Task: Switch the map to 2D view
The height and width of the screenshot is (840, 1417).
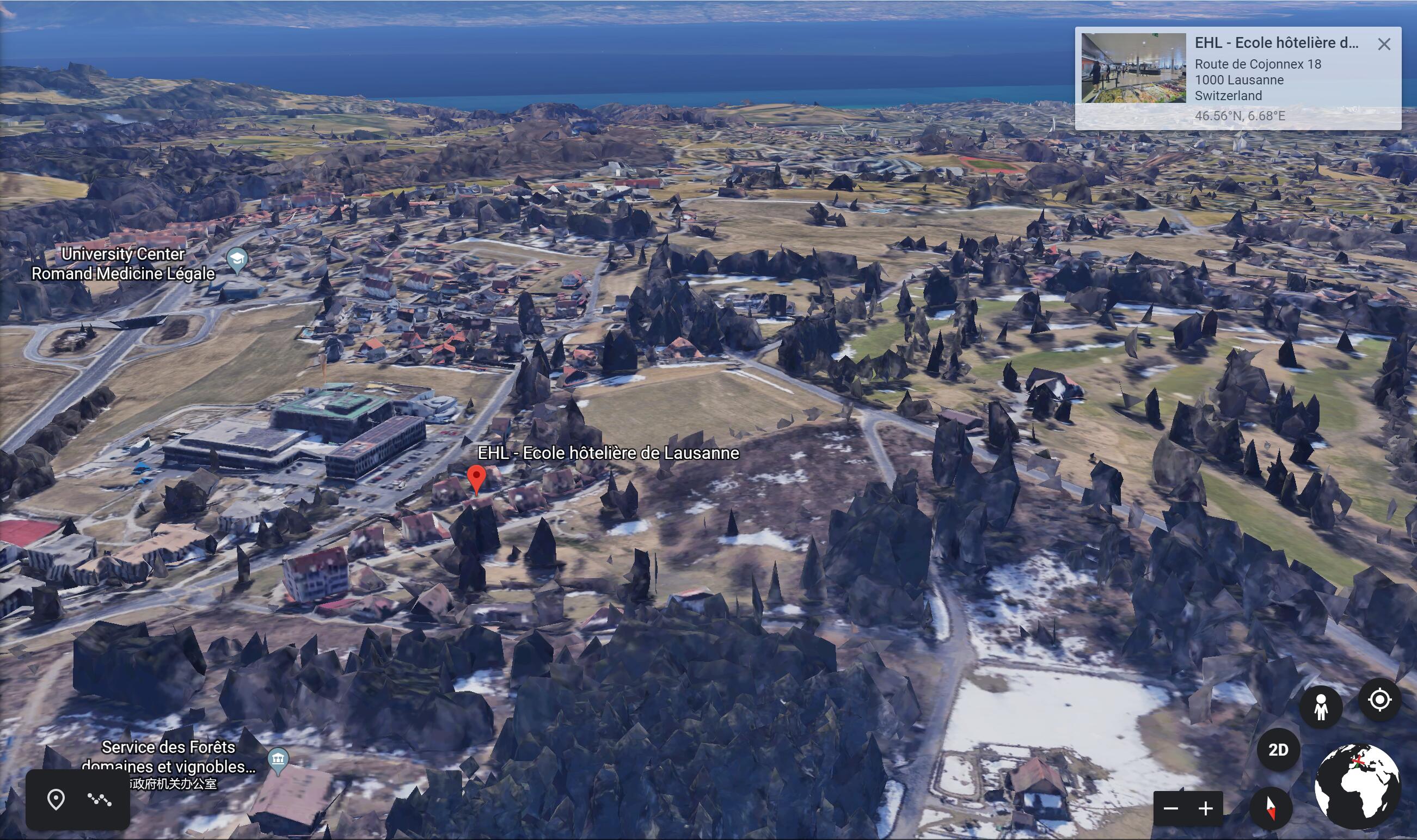Action: pos(1278,750)
